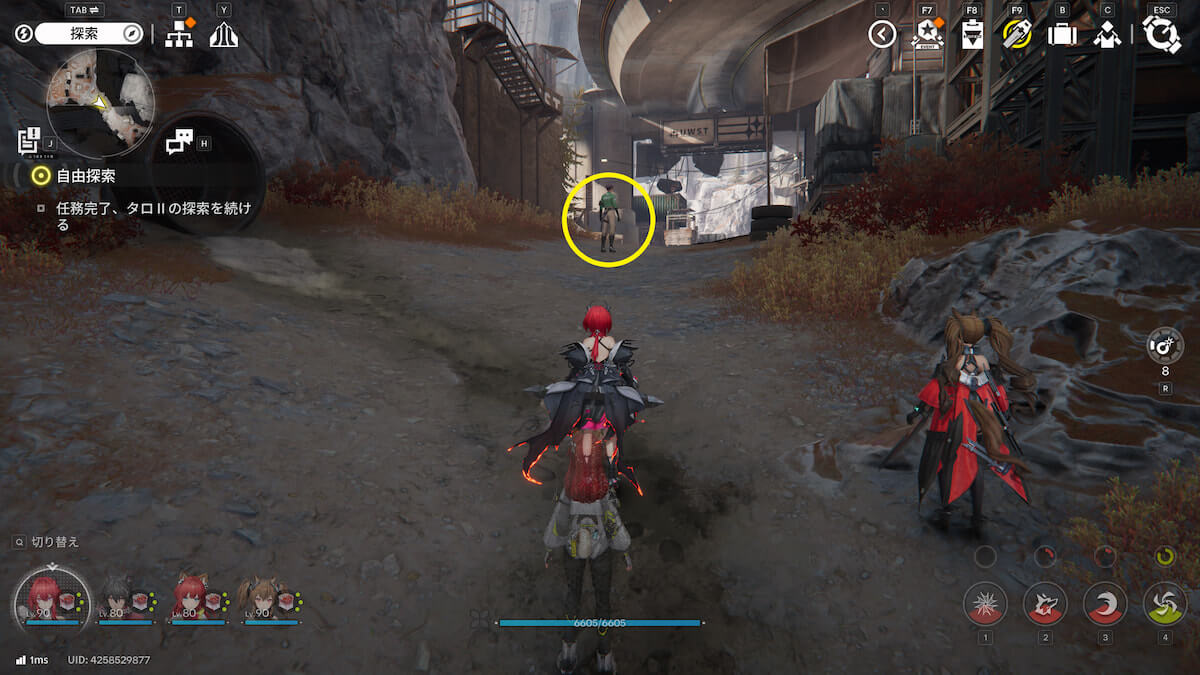Open the mission log icon with exclamation mark

pyautogui.click(x=29, y=140)
